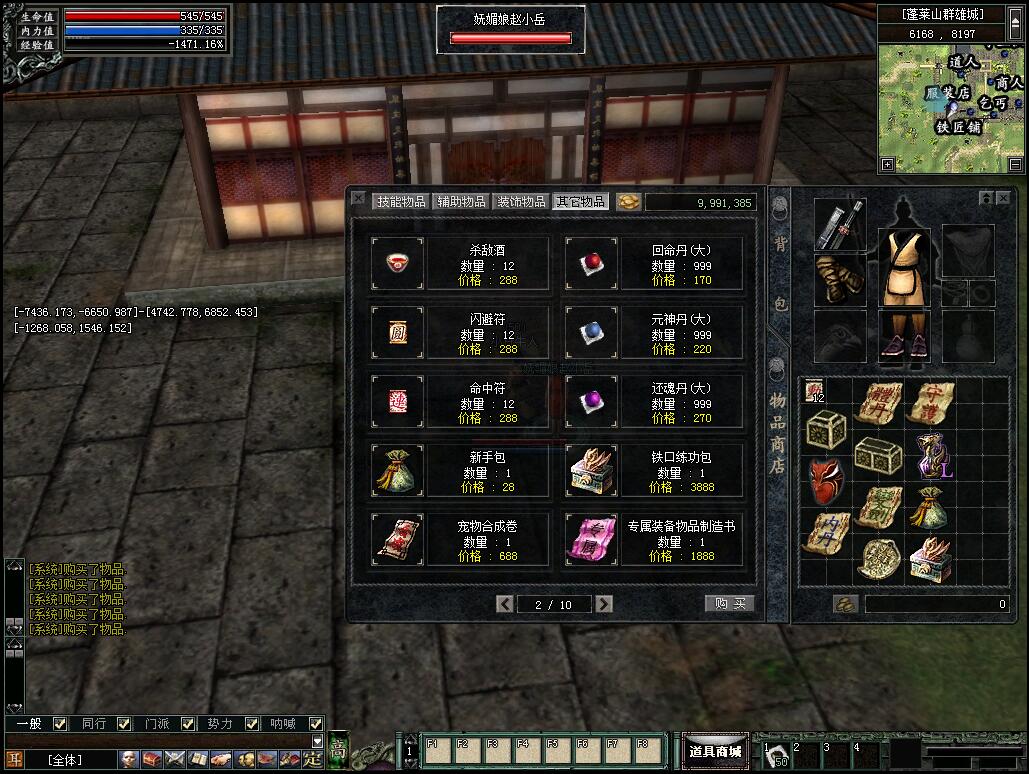Toggle the 门派 chat channel checkbox

[x=187, y=724]
